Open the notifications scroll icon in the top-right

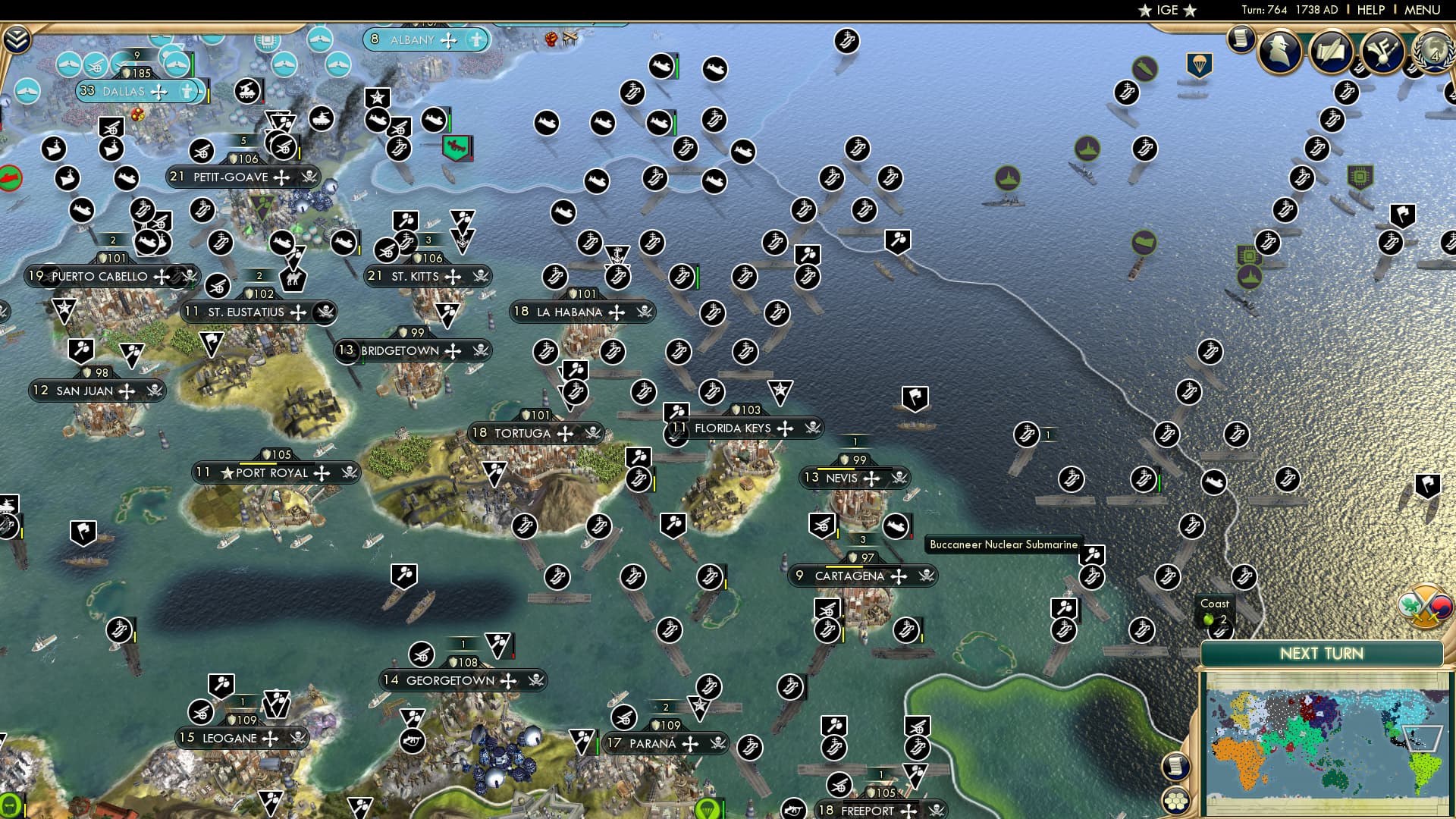1241,38
